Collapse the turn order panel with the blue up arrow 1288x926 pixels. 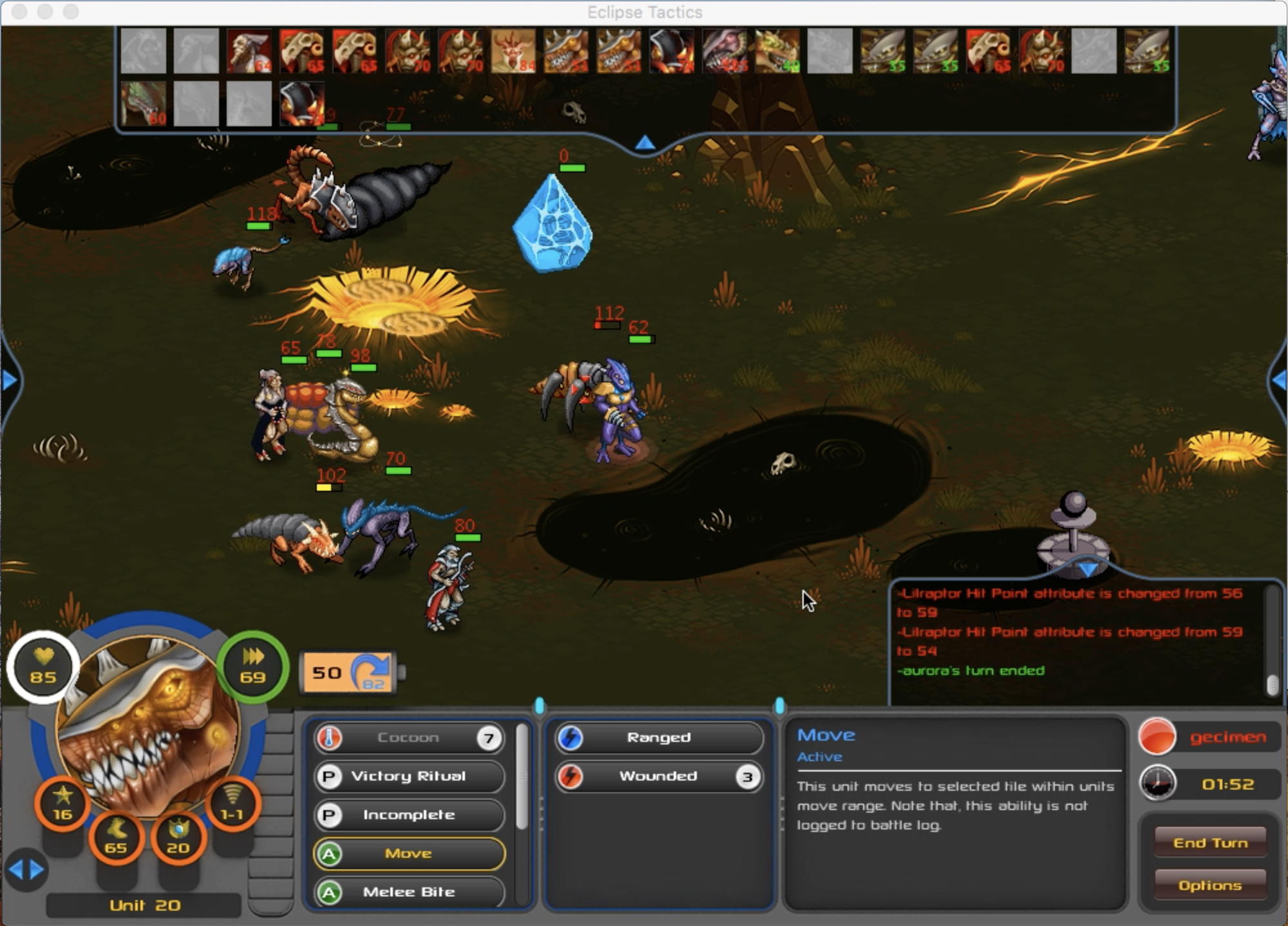click(x=645, y=143)
